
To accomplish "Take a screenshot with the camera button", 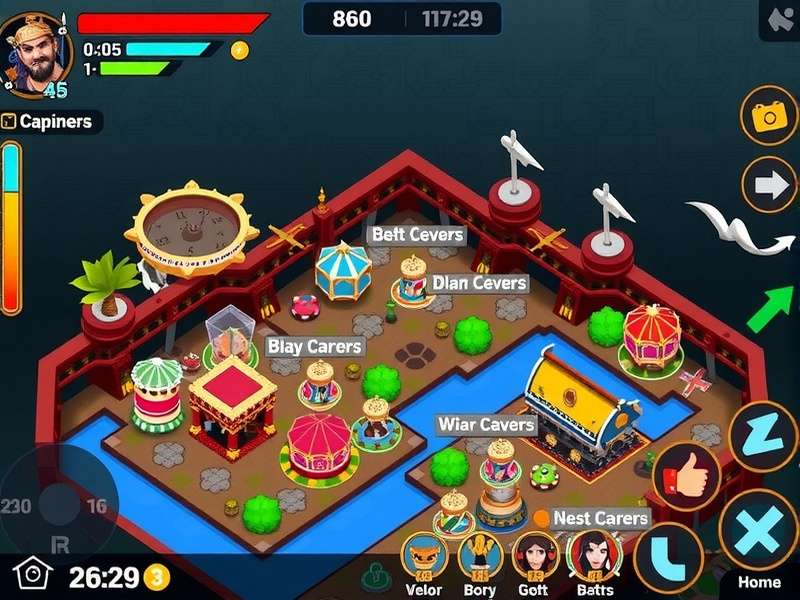I will (768, 116).
